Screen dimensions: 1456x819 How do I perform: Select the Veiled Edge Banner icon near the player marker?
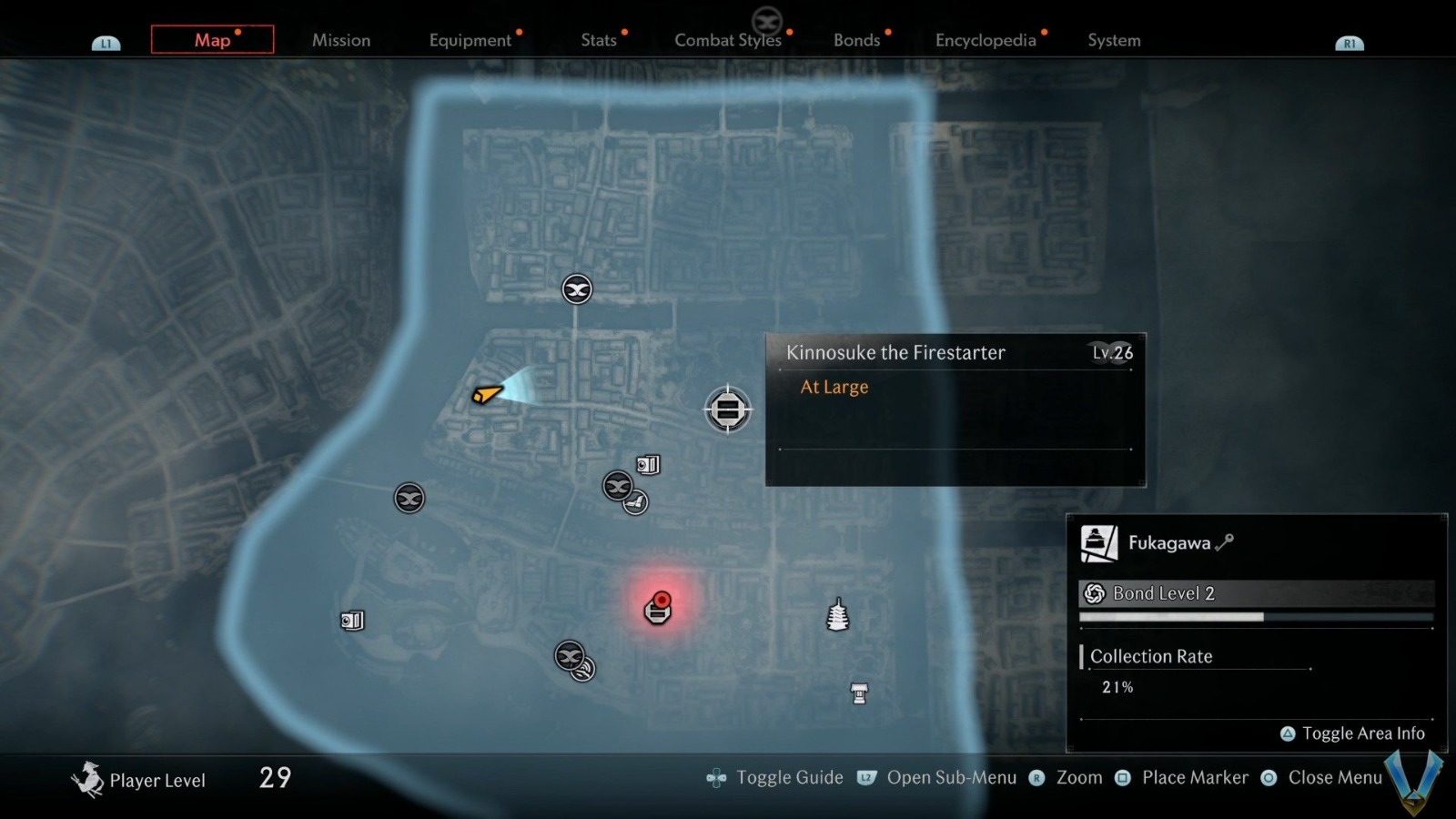point(409,498)
